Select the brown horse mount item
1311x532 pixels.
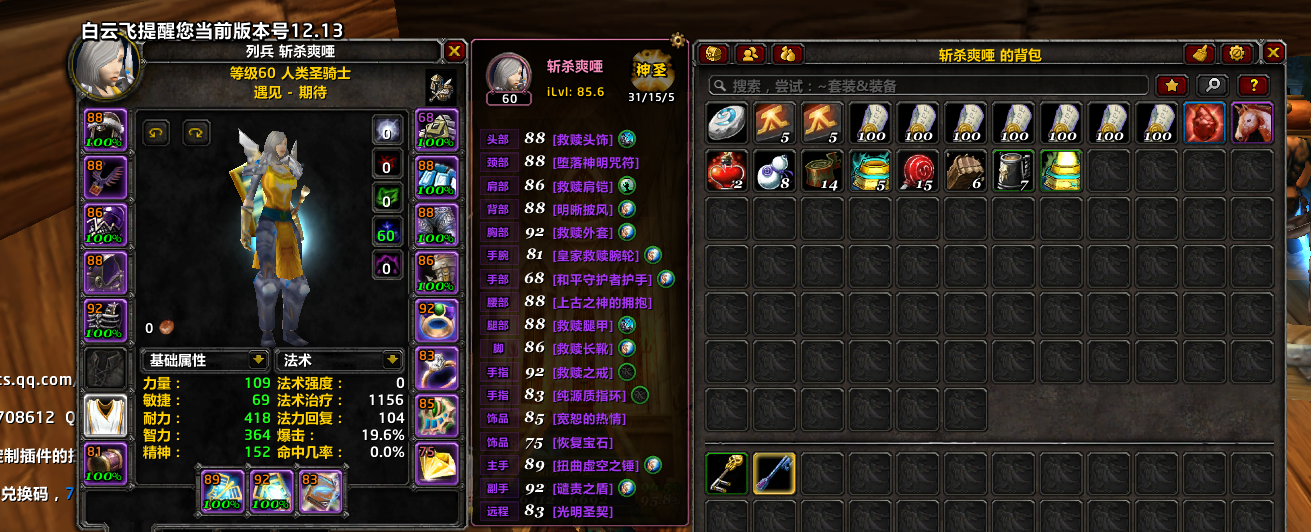[1252, 123]
